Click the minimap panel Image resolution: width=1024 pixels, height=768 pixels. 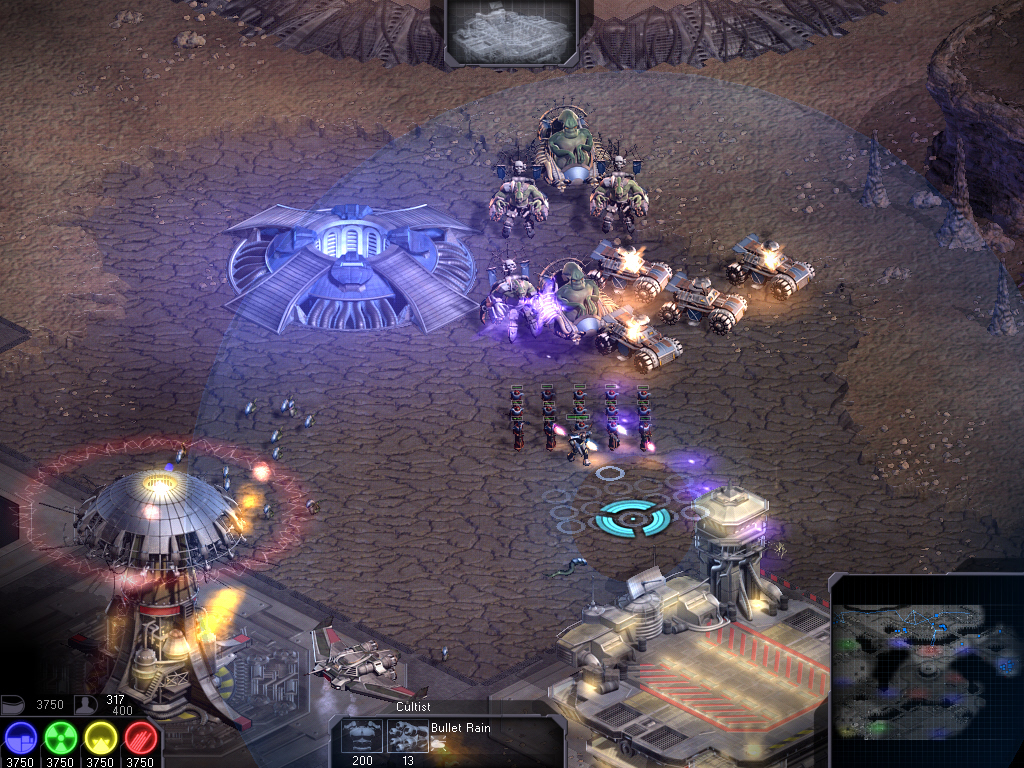927,669
